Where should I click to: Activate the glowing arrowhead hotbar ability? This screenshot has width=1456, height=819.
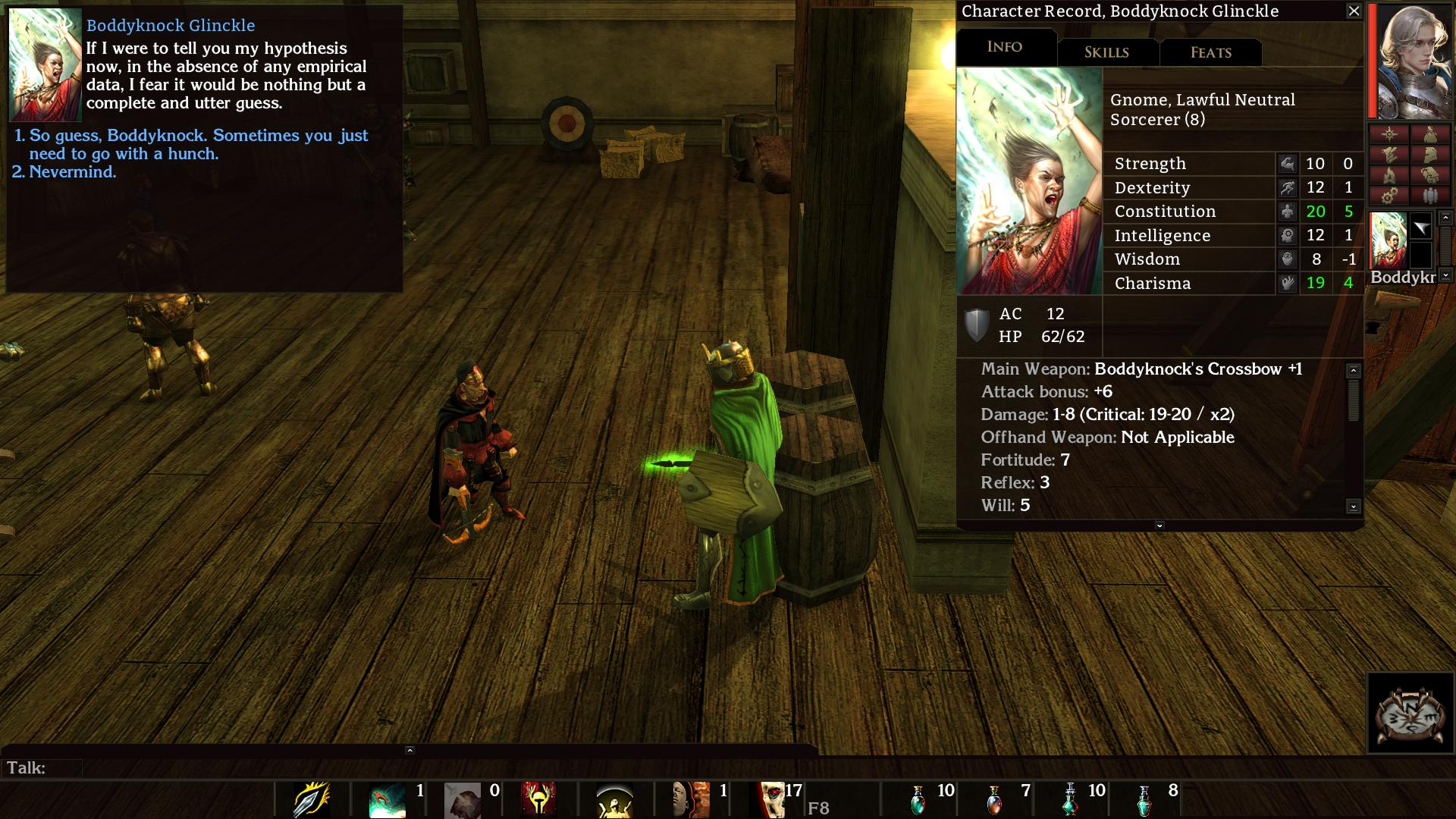[312, 800]
